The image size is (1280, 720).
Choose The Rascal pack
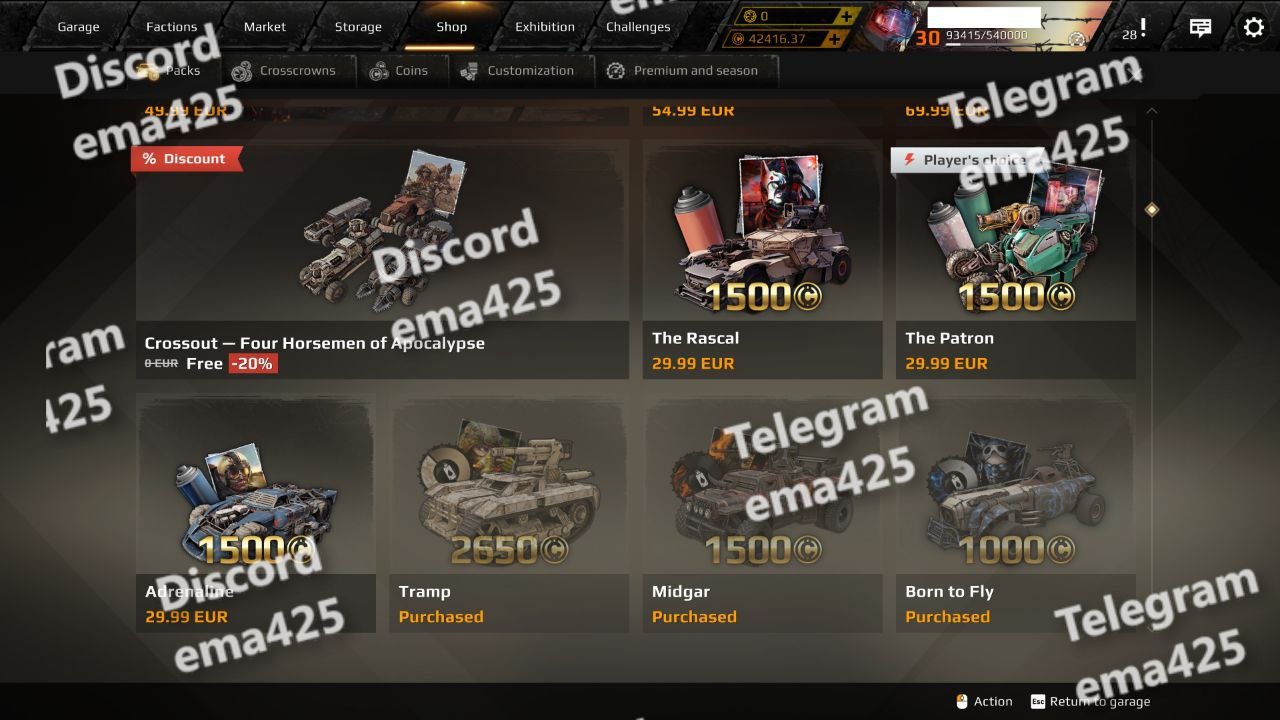762,260
